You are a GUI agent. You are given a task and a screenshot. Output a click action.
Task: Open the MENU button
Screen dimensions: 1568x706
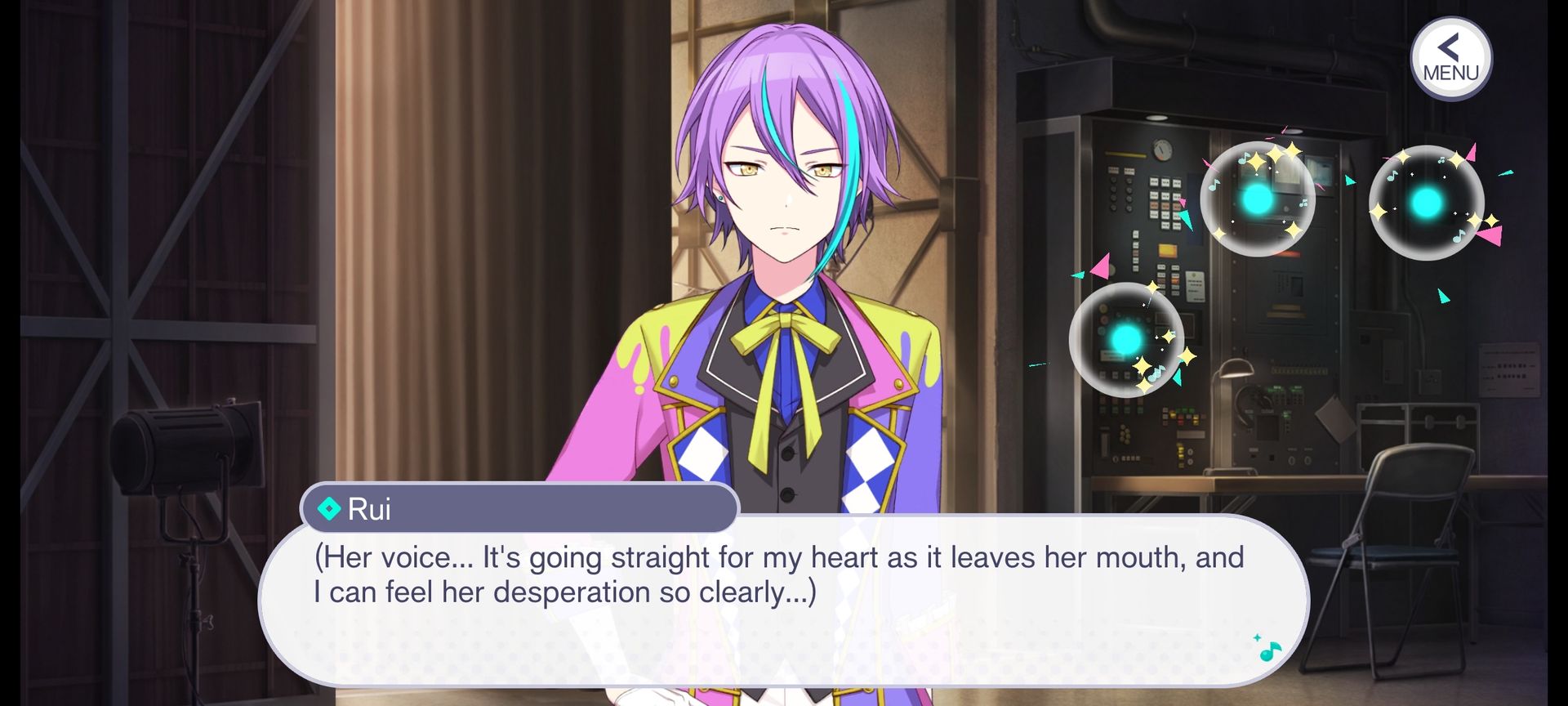[1450, 59]
